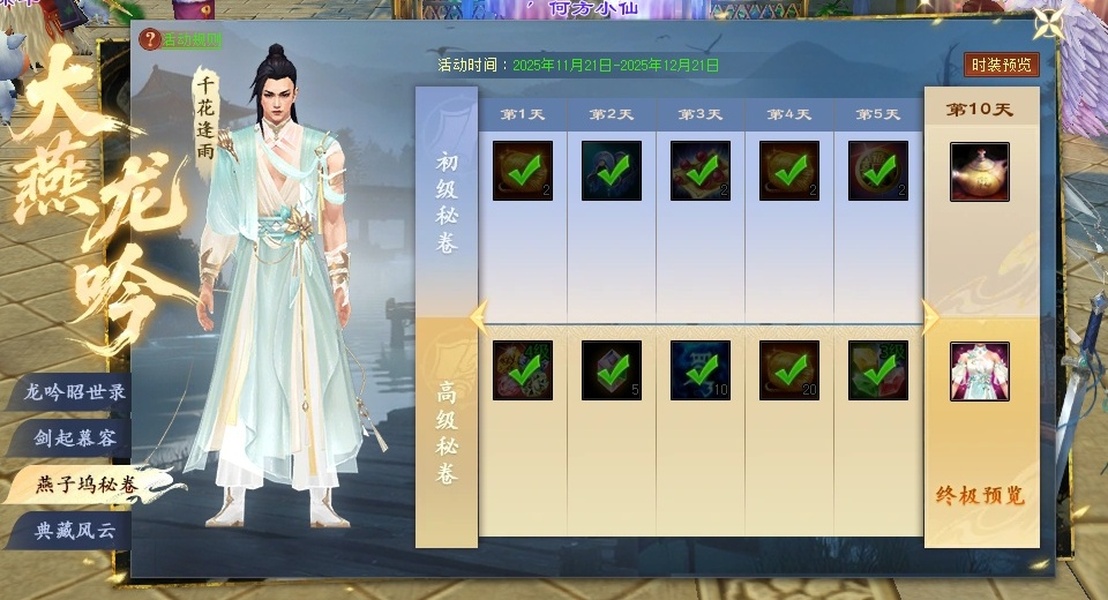Show later days with the right arrow
1108x600 pixels.
pyautogui.click(x=929, y=317)
